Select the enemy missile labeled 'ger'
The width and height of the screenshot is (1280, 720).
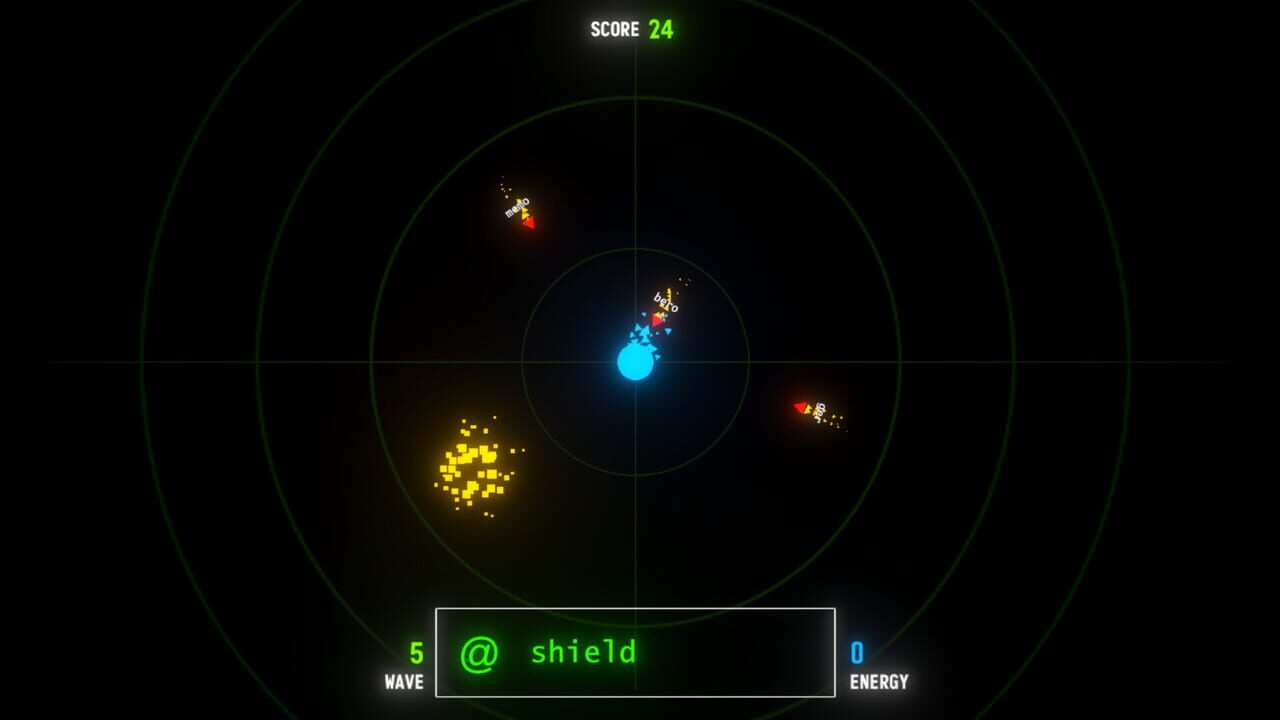pos(812,408)
